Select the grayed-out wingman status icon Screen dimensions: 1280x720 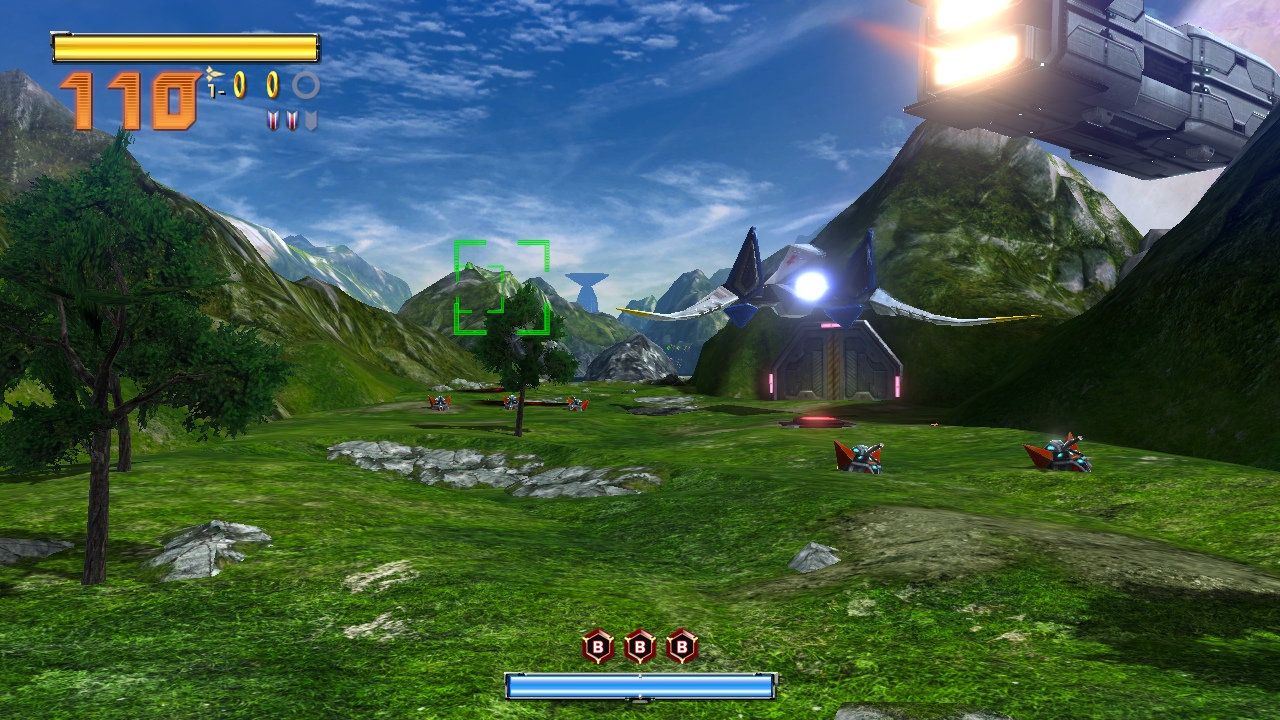point(311,121)
